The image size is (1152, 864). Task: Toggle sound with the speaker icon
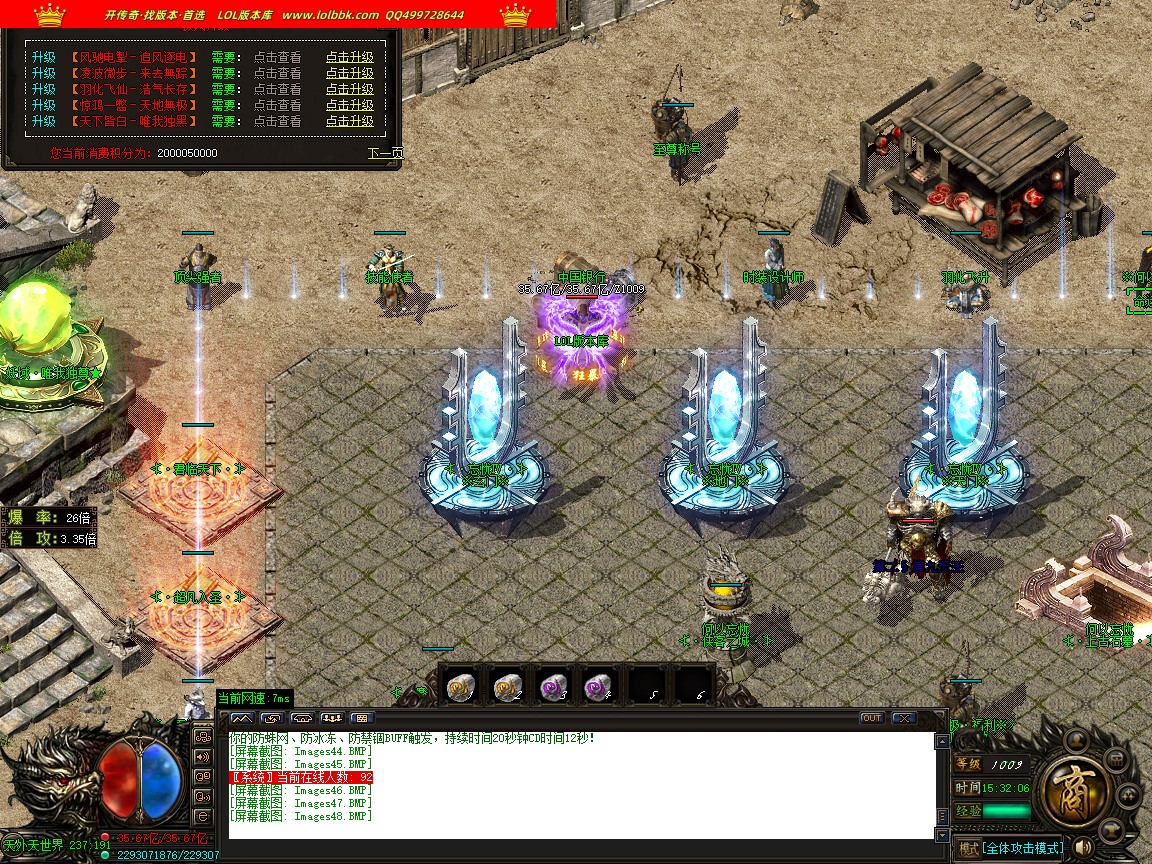pos(1083,848)
